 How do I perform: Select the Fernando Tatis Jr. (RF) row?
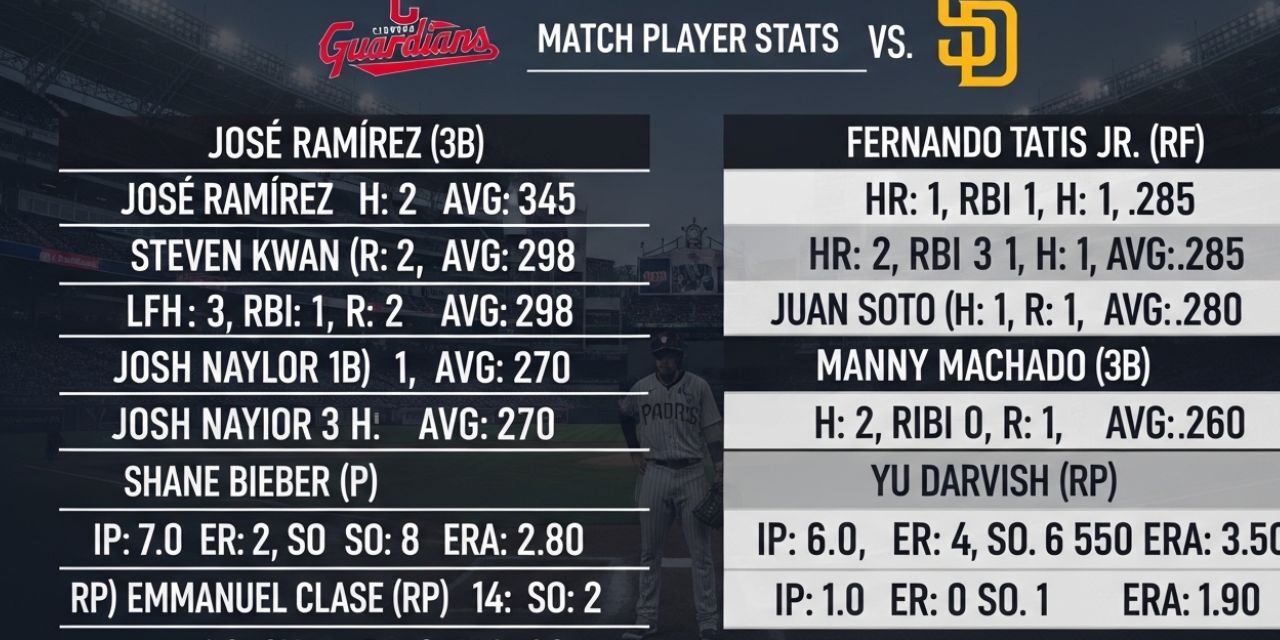coord(1025,144)
